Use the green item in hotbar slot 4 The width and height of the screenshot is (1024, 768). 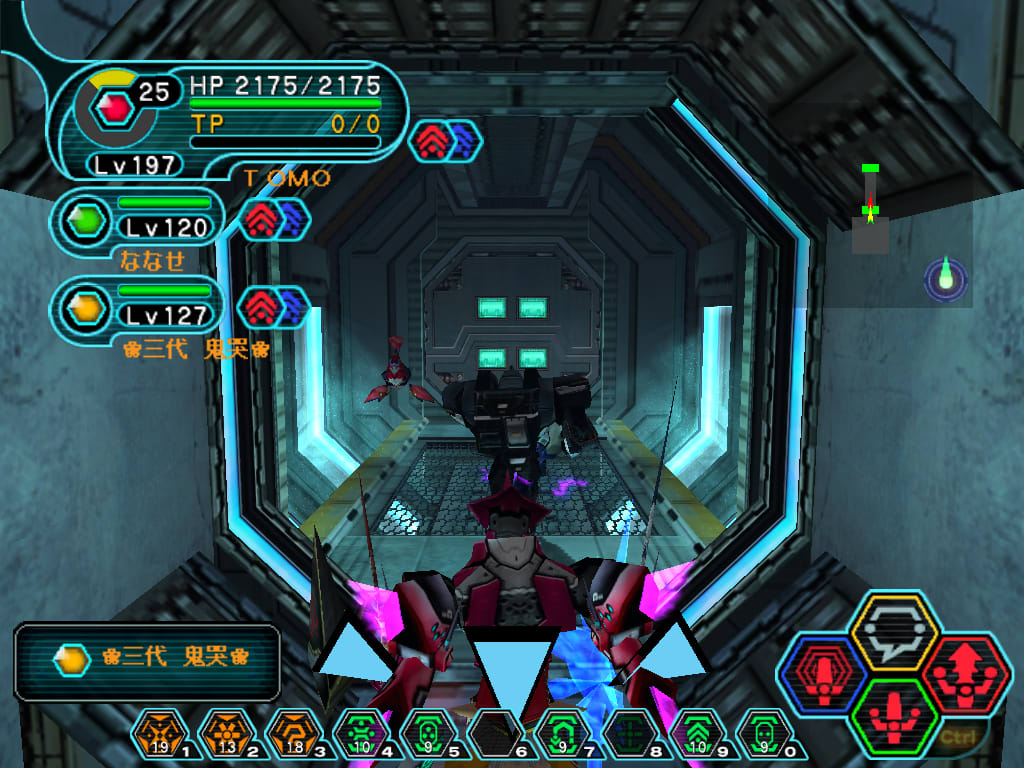tap(357, 737)
